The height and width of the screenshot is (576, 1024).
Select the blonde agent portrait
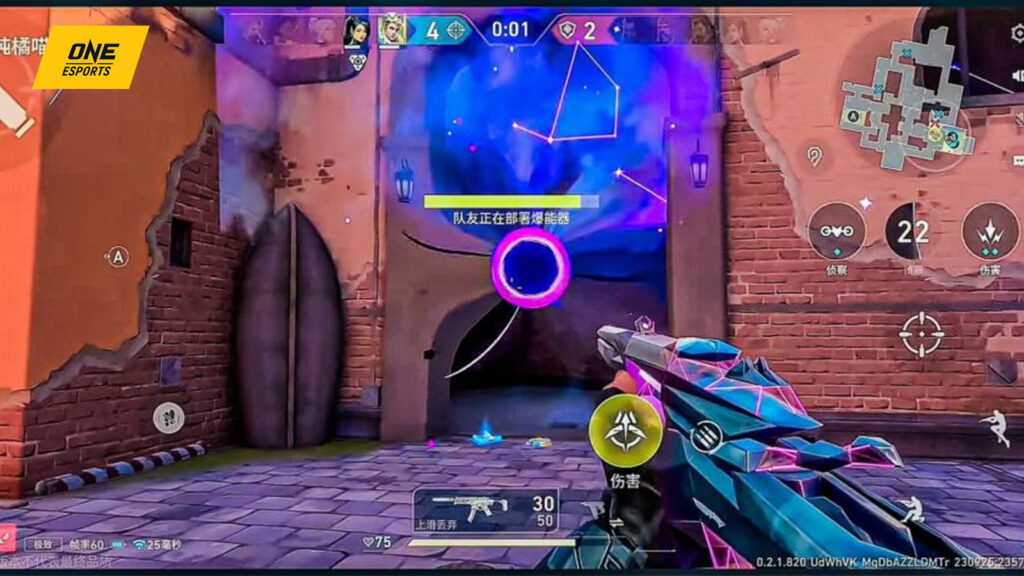(391, 31)
